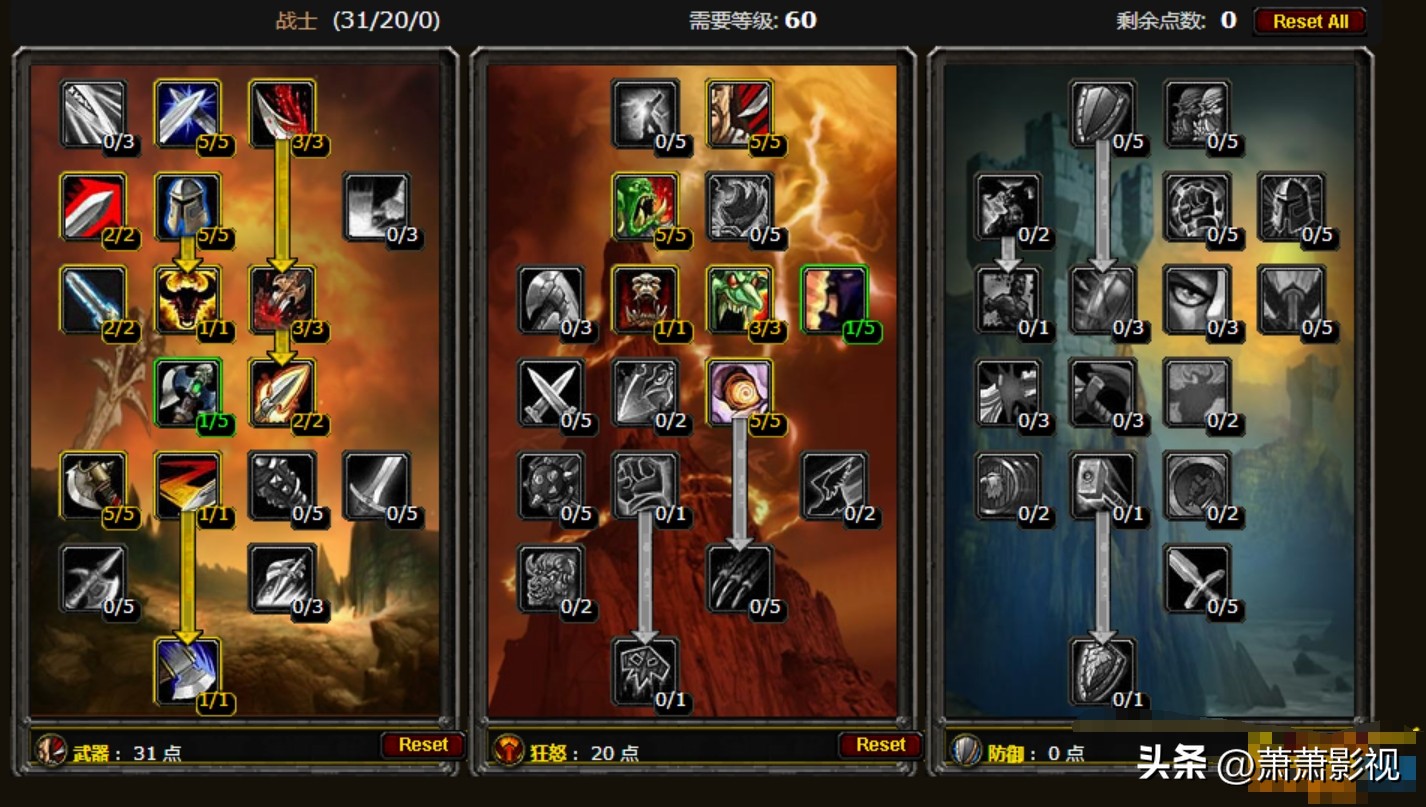The width and height of the screenshot is (1426, 807).
Task: Reset the Fury (狂怒) talent tree
Action: point(880,745)
